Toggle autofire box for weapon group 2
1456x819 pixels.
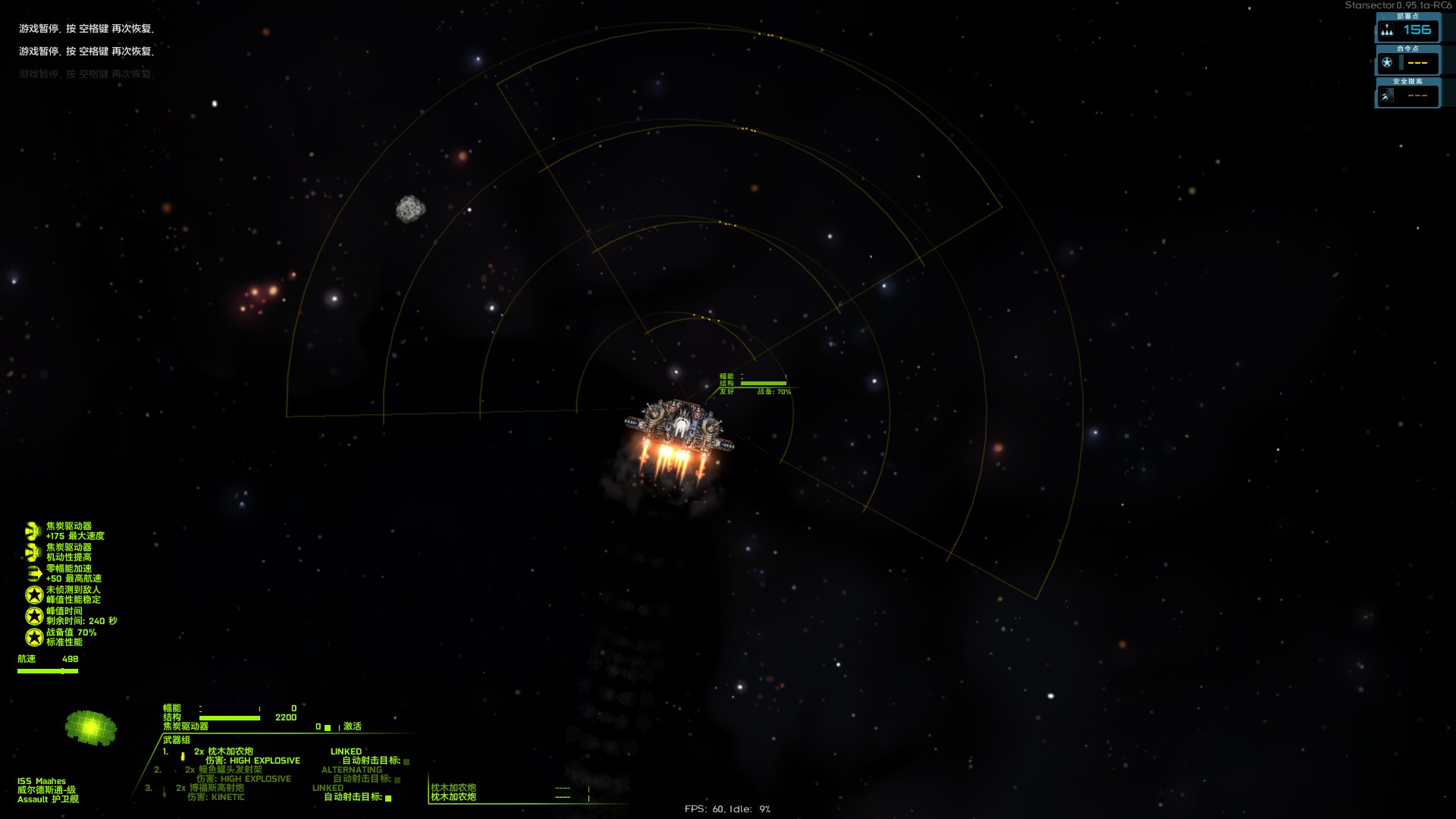[x=397, y=780]
